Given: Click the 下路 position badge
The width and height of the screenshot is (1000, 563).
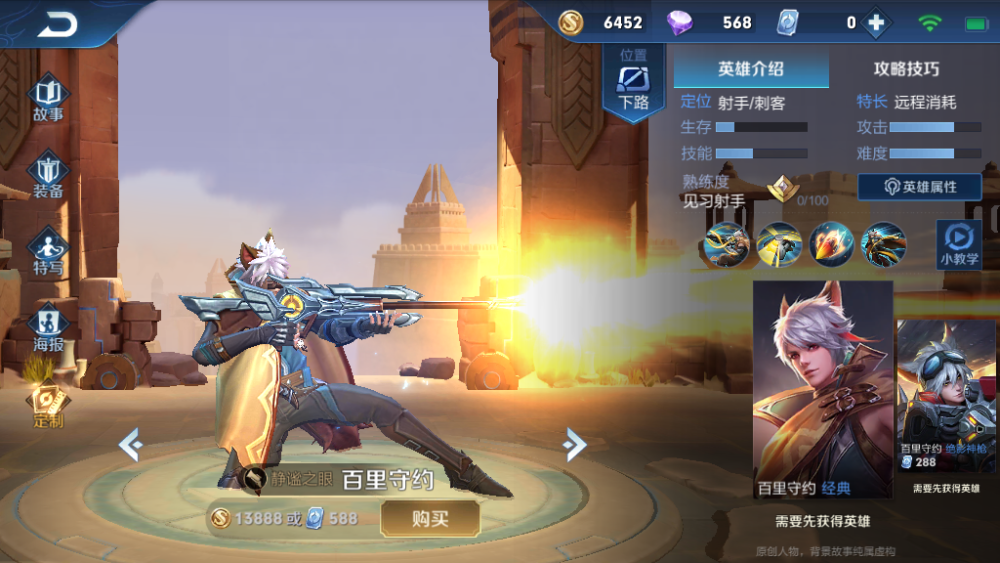Looking at the screenshot, I should (634, 84).
